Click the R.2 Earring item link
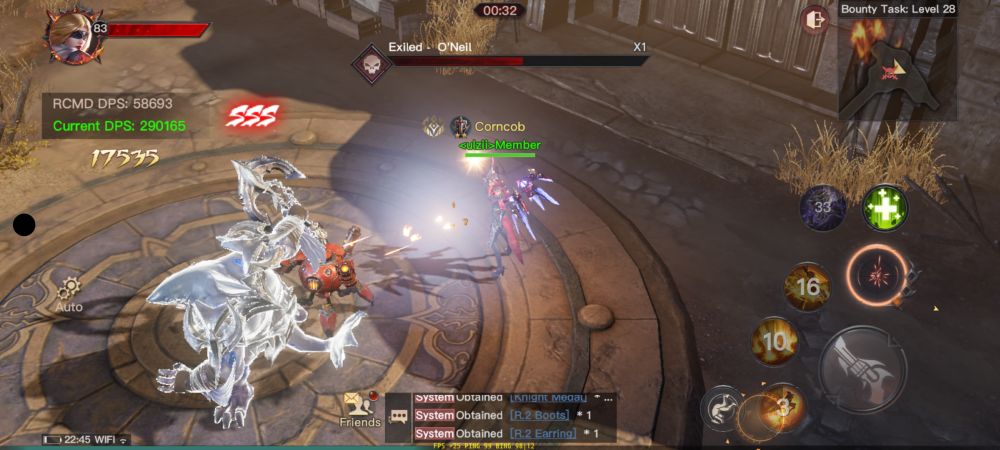Image resolution: width=1000 pixels, height=450 pixels. [542, 433]
